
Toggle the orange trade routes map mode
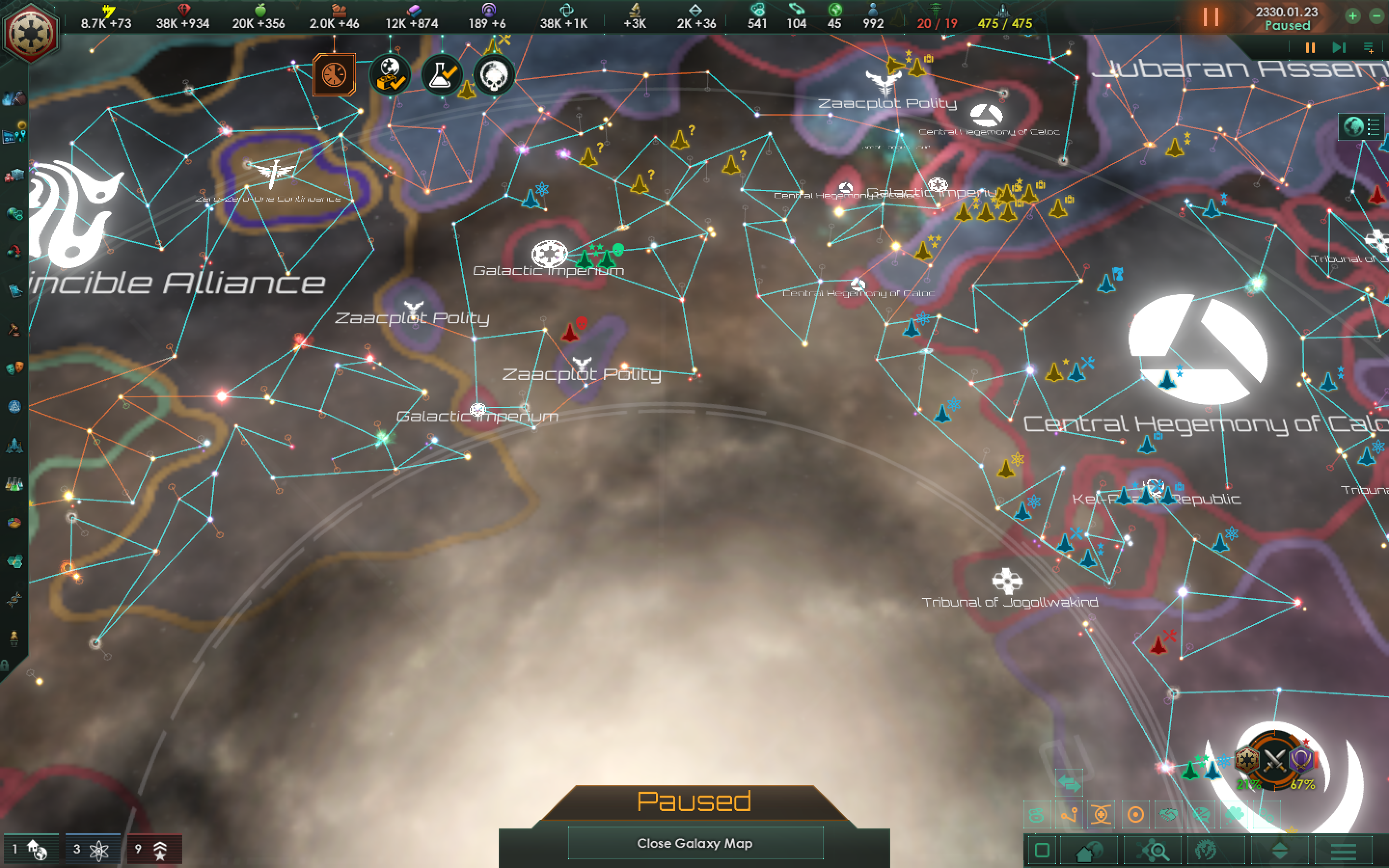tap(1069, 815)
